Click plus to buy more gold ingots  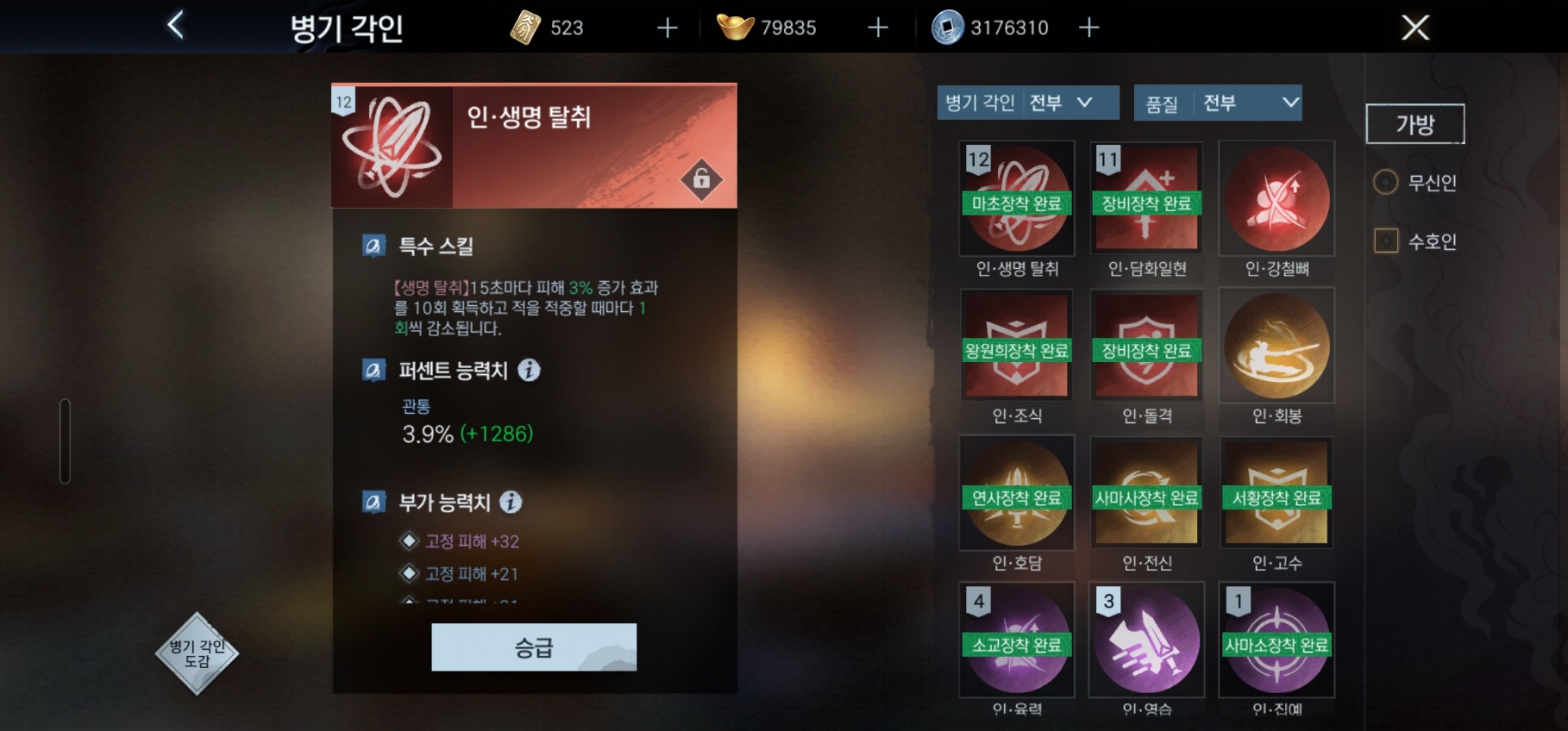[876, 27]
